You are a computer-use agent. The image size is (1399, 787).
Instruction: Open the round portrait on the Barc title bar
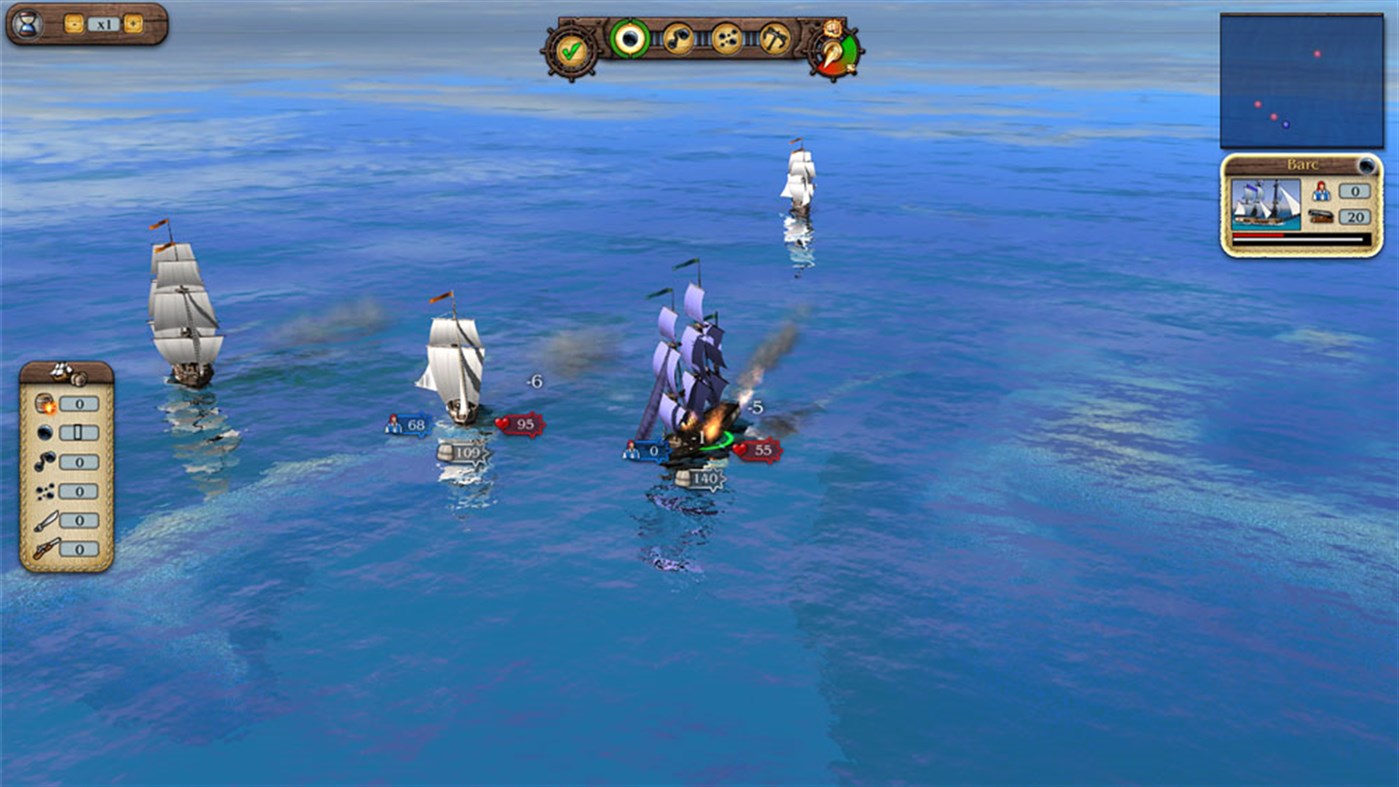click(1367, 166)
